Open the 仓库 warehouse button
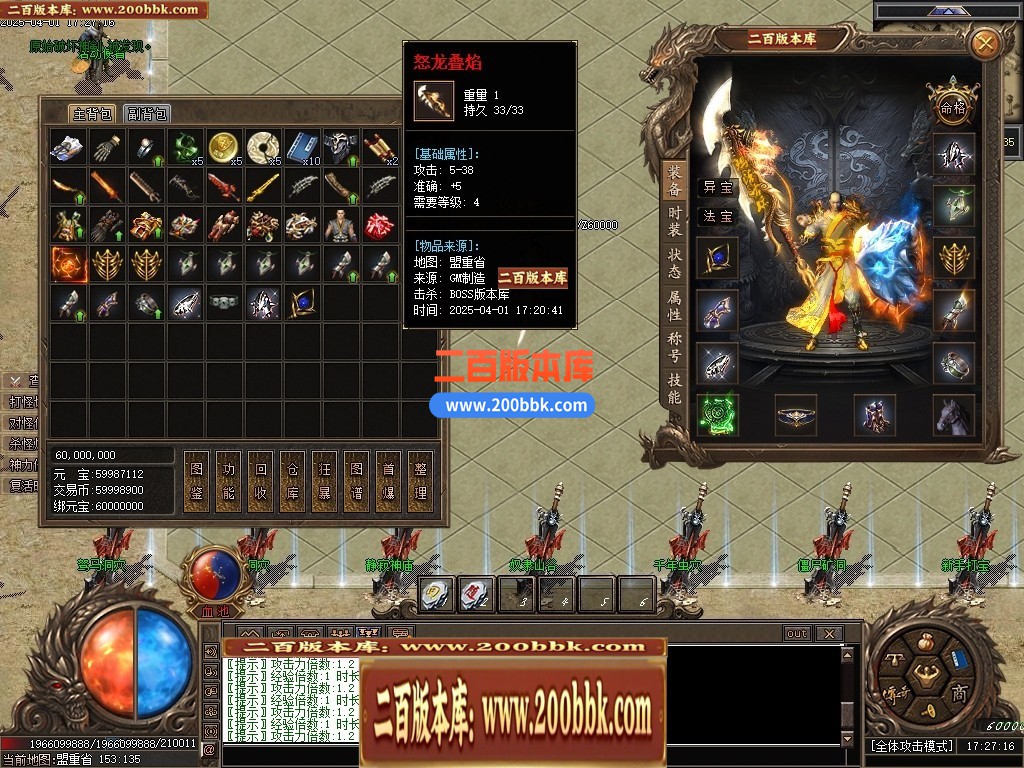 [292, 480]
